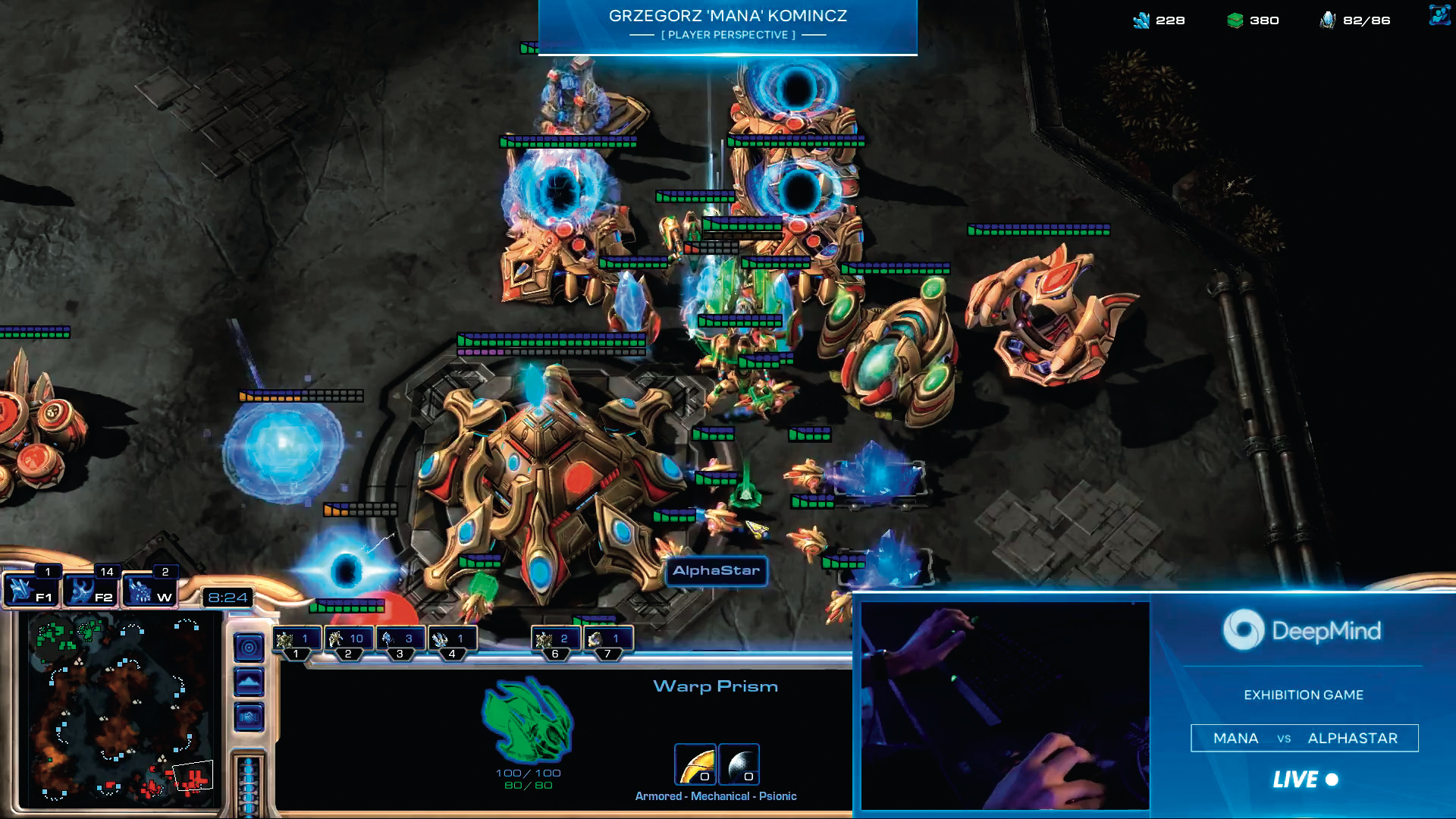This screenshot has width=1456, height=819.
Task: Toggle the handshake ally colors button
Action: click(249, 717)
